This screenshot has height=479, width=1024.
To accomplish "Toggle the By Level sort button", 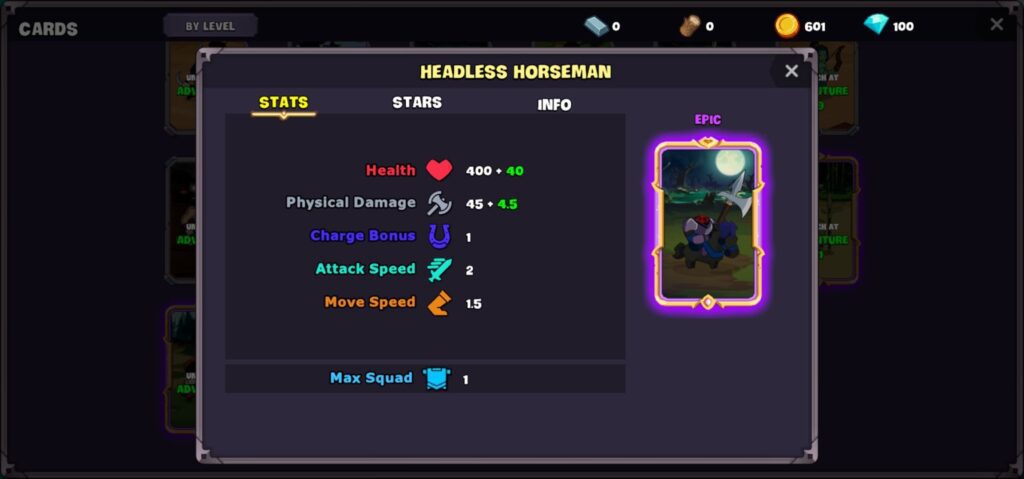I will click(210, 26).
